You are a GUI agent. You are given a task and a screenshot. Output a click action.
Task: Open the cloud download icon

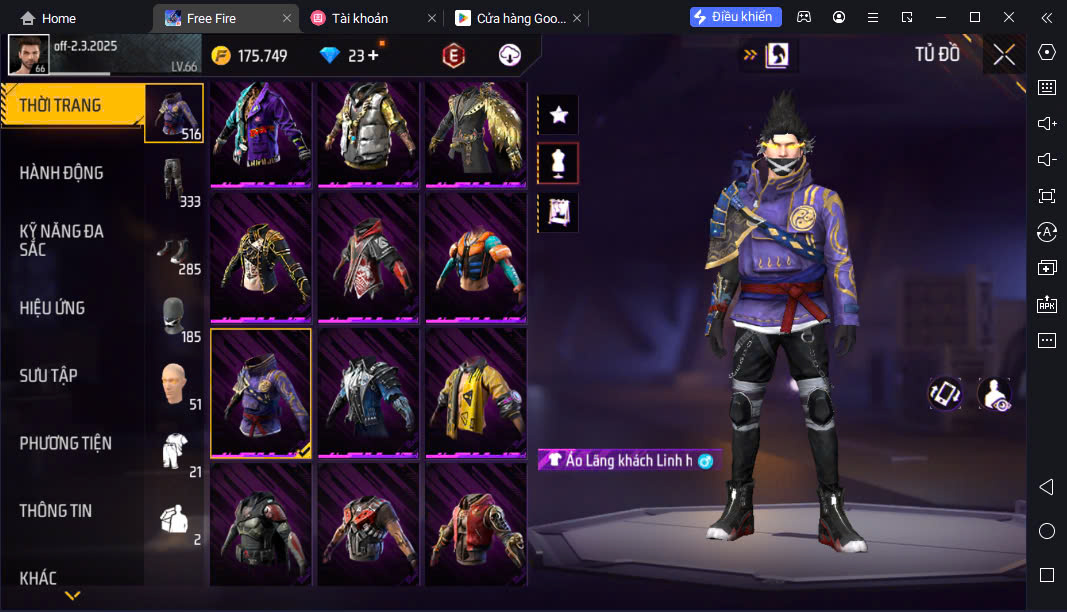510,56
